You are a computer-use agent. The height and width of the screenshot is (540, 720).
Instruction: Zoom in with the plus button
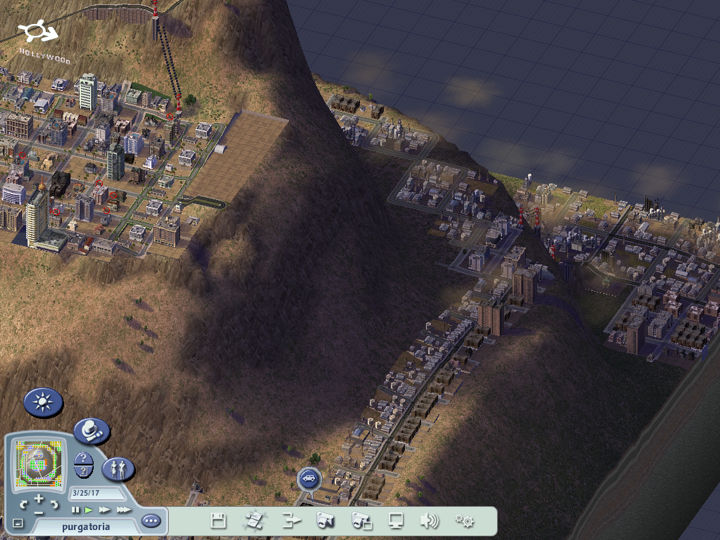click(x=39, y=497)
